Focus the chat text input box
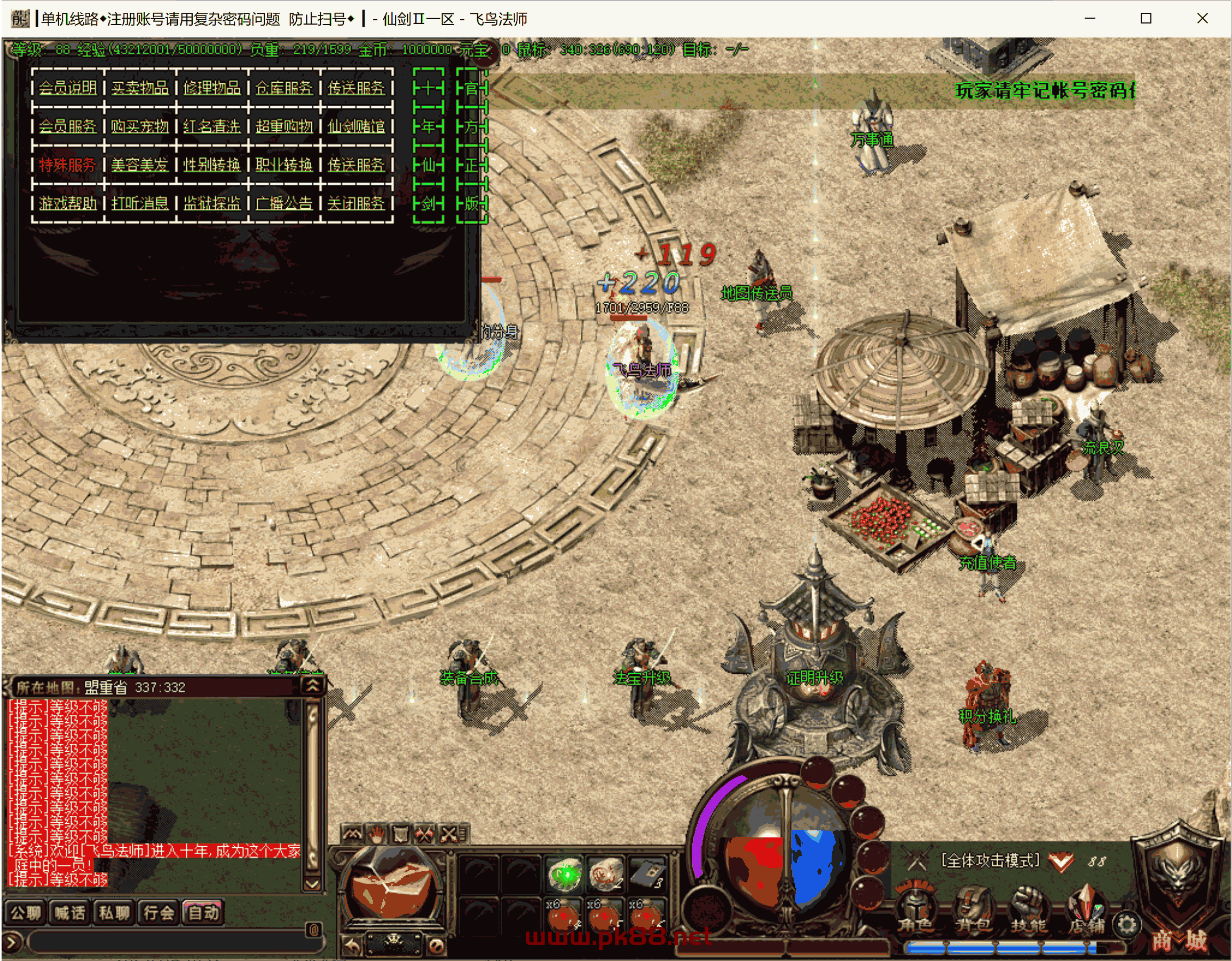 pyautogui.click(x=169, y=941)
